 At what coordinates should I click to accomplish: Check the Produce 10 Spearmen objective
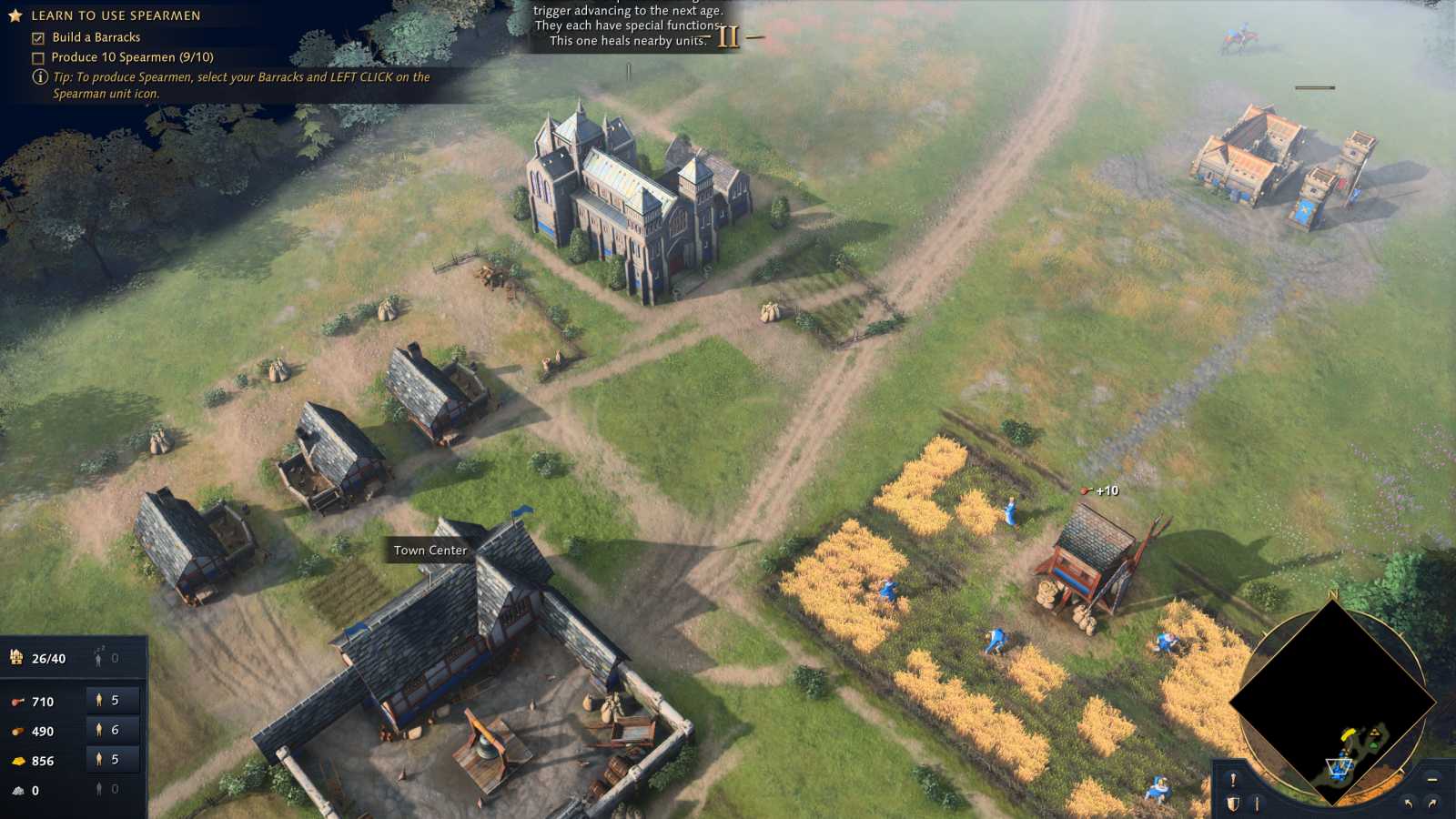pyautogui.click(x=36, y=56)
